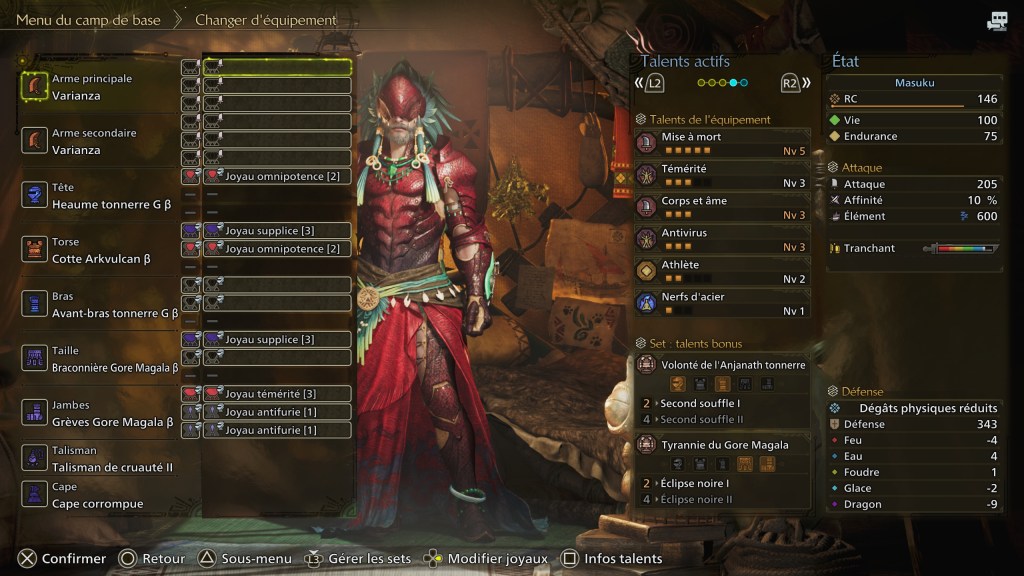This screenshot has width=1024, height=576.
Task: Click the Nerfs d'acier skill
Action: click(722, 303)
